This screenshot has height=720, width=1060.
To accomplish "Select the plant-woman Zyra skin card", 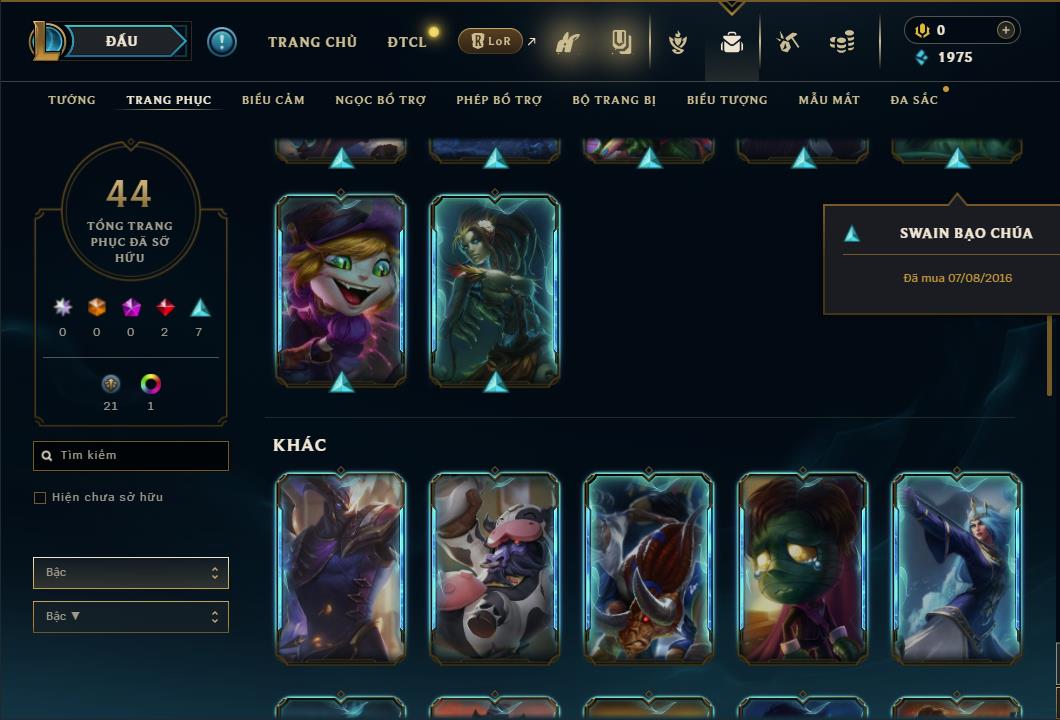I will [x=495, y=290].
